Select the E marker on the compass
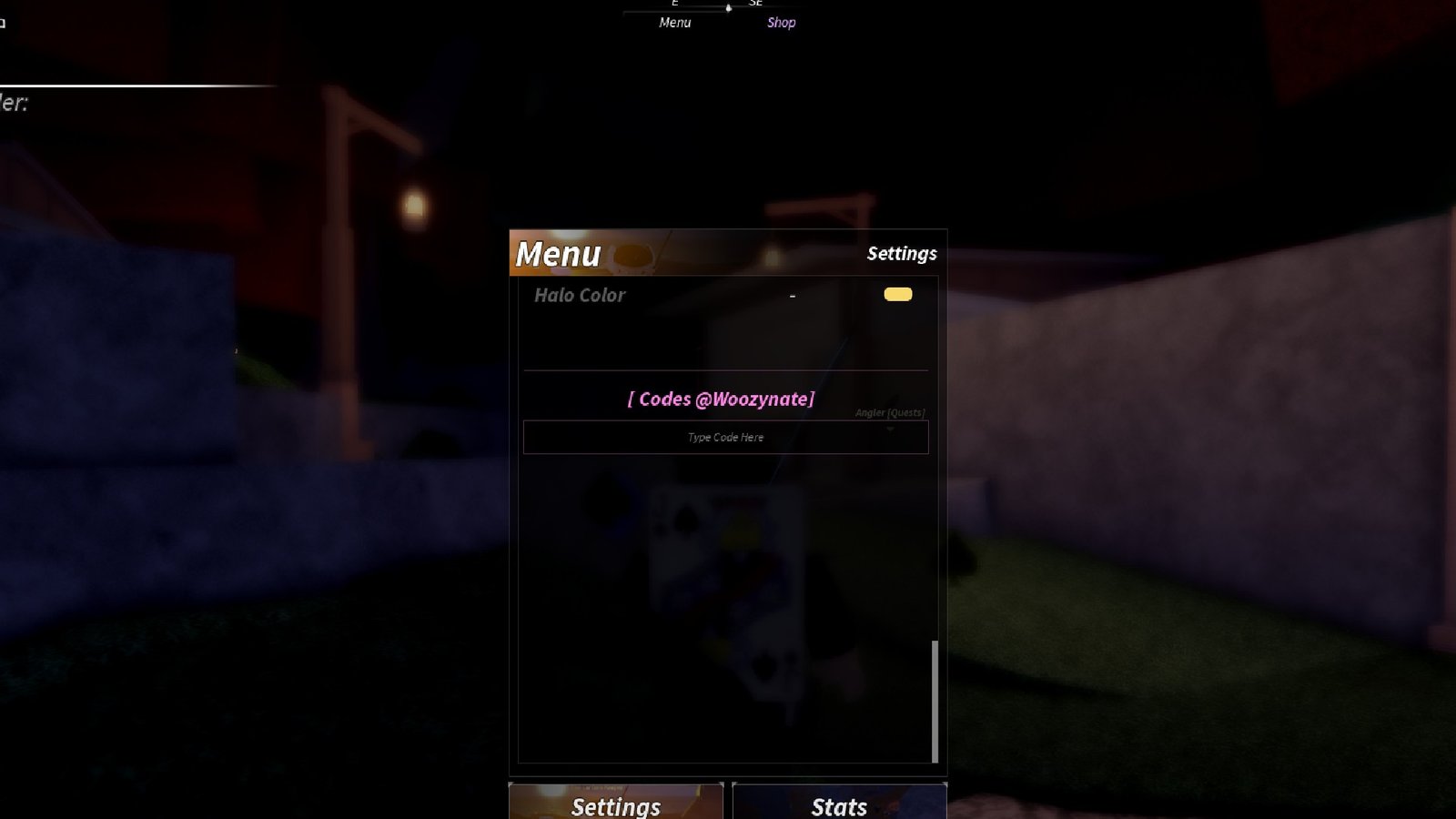This screenshot has width=1456, height=819. [674, 4]
